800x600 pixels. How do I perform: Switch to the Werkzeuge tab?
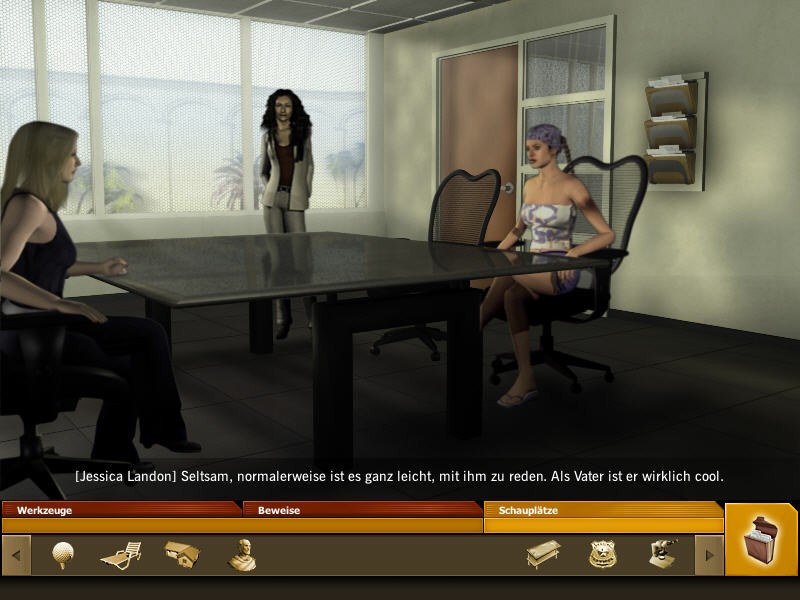[x=120, y=510]
